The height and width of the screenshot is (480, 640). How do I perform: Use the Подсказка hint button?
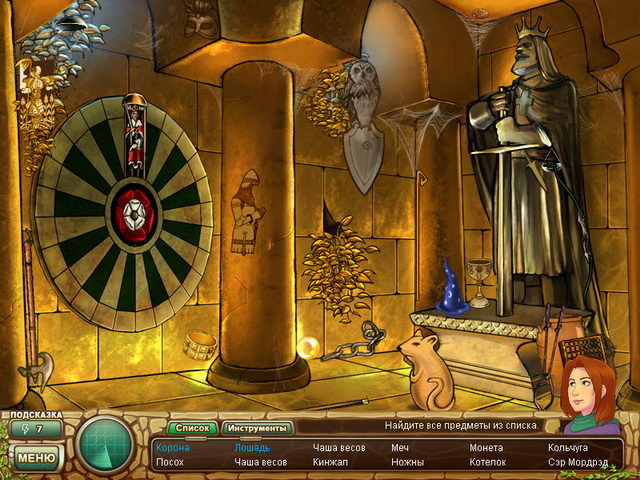pos(35,429)
